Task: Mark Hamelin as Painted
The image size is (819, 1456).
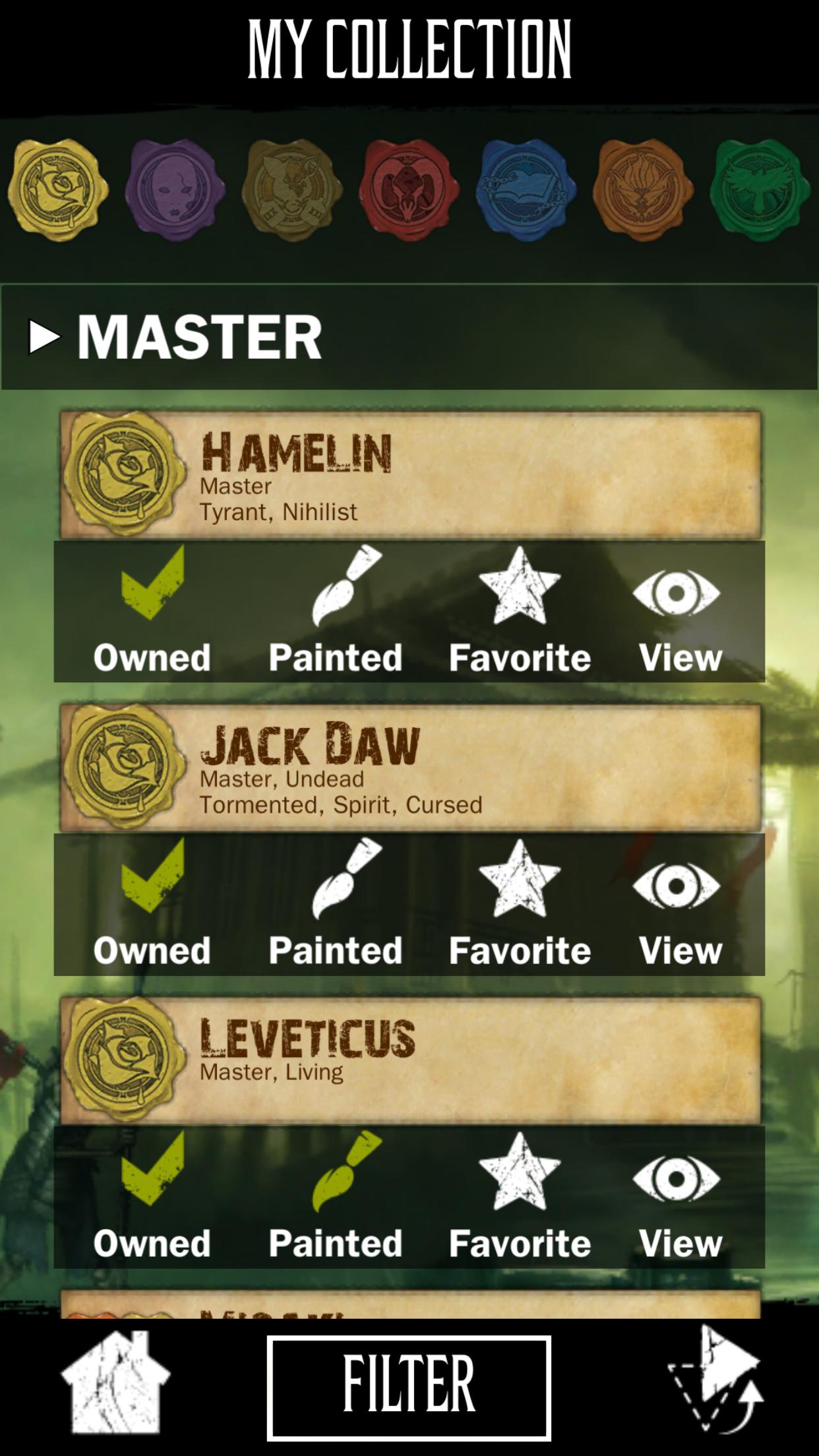Action: [x=336, y=611]
